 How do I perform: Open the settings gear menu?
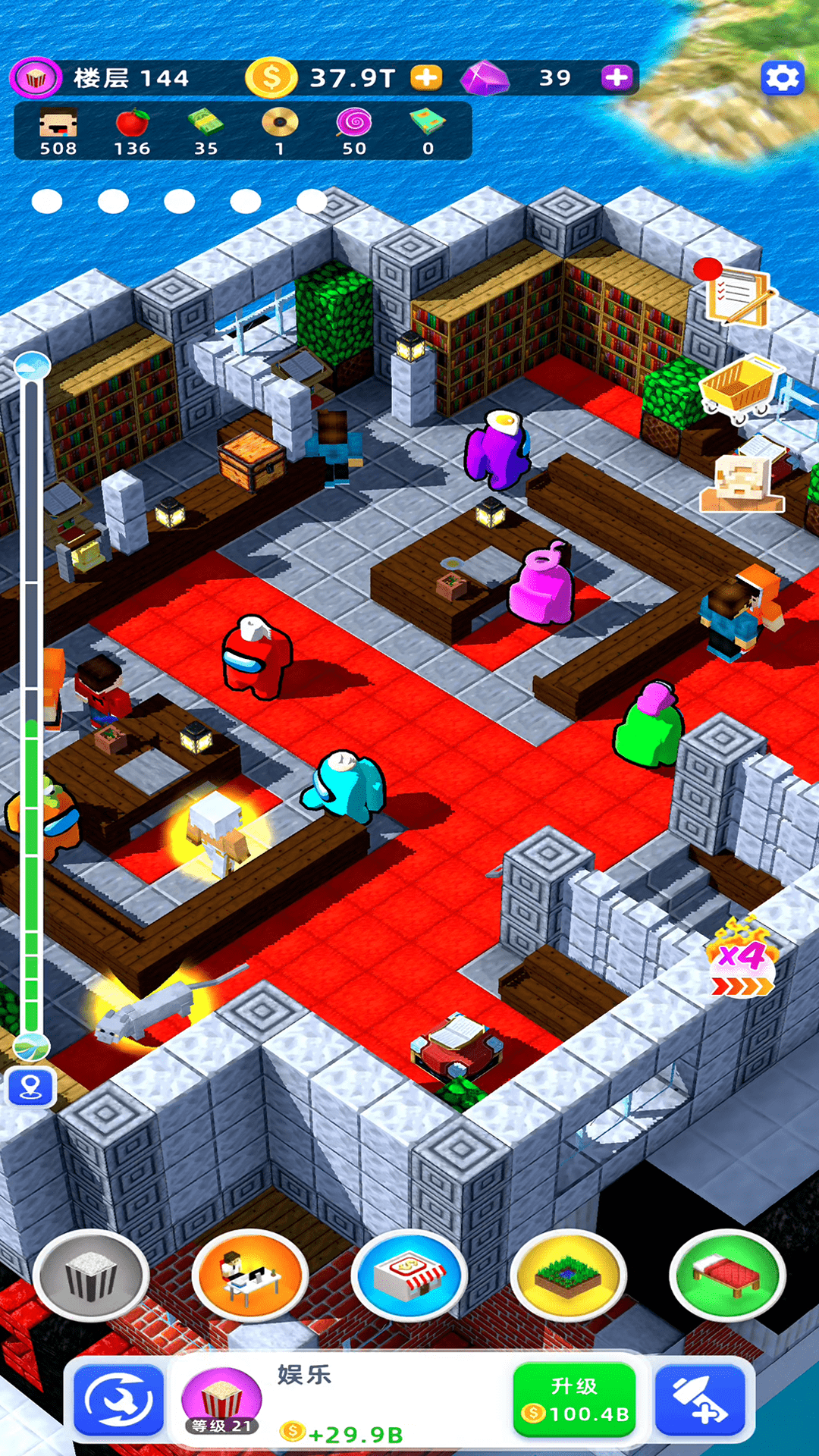click(x=782, y=77)
